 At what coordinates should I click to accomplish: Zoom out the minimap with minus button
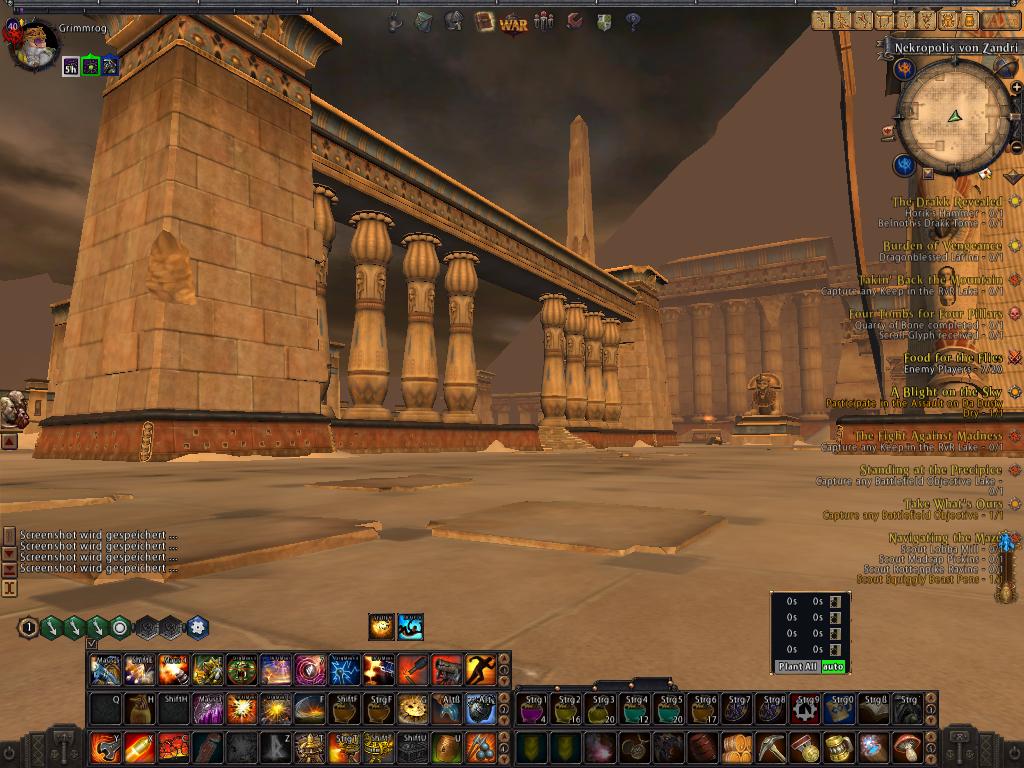point(1016,148)
